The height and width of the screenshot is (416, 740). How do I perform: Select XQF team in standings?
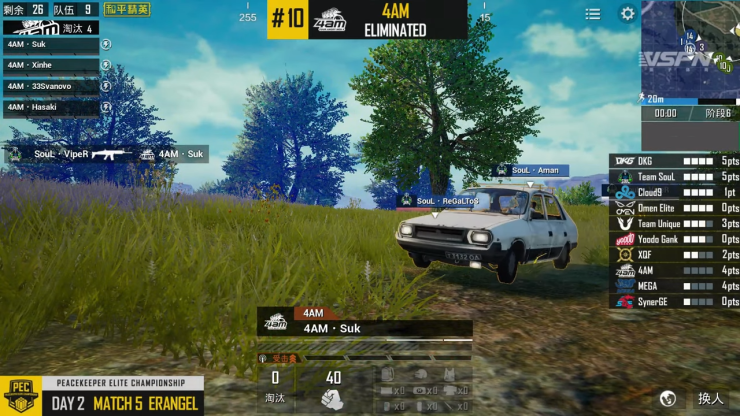pyautogui.click(x=675, y=255)
